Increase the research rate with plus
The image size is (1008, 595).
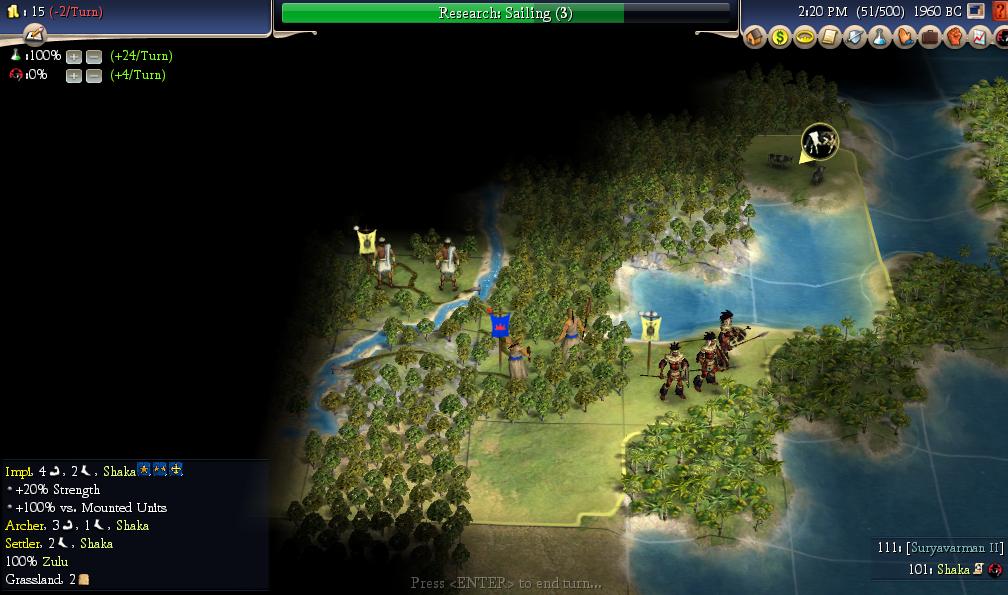tap(73, 56)
